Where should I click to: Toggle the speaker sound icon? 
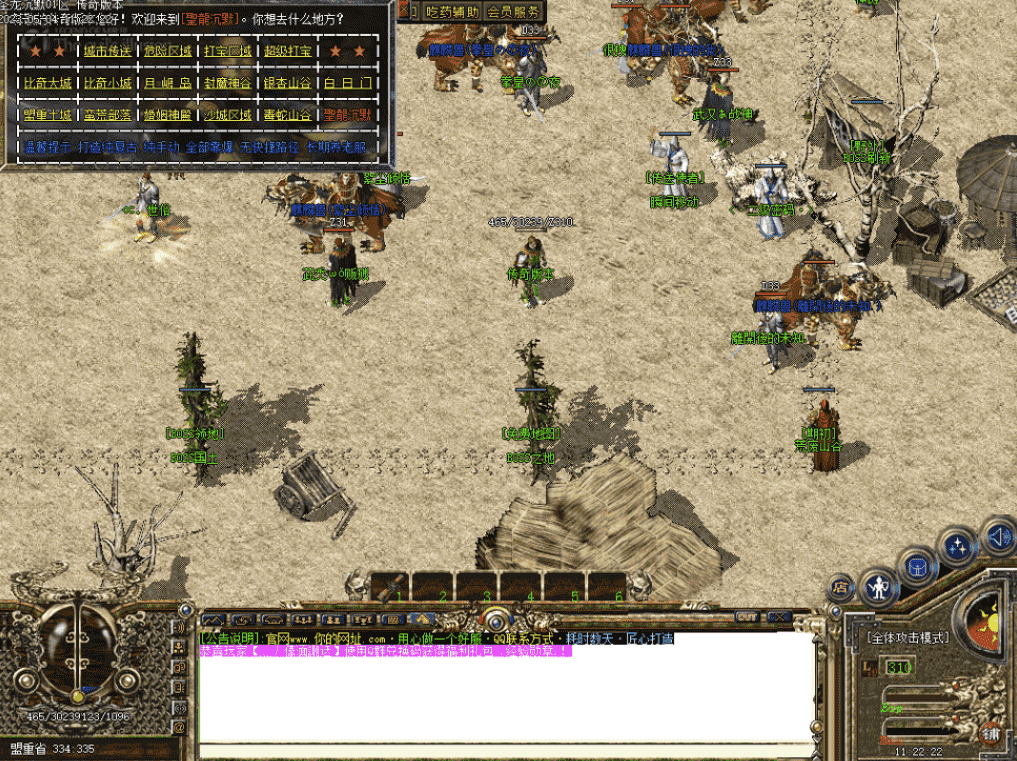997,535
